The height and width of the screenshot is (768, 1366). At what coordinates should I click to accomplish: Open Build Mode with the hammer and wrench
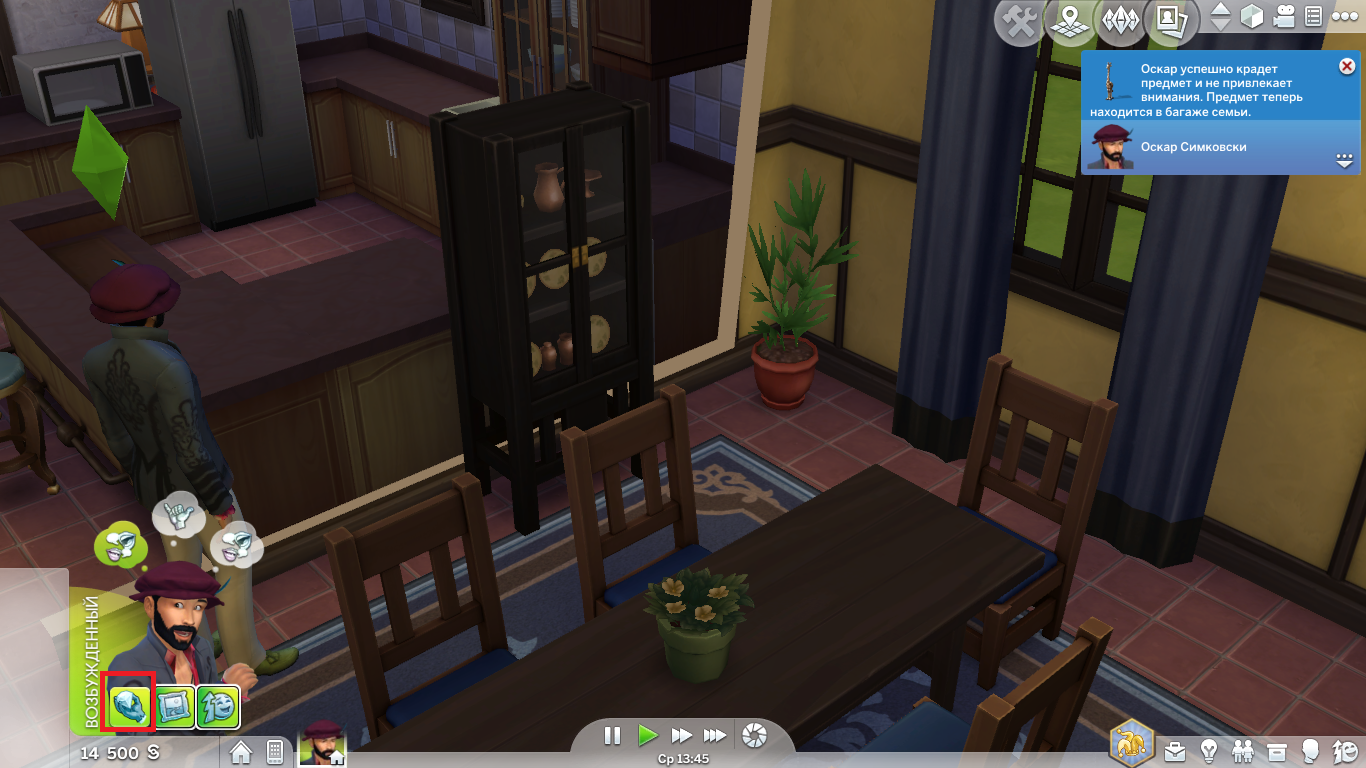(1020, 22)
